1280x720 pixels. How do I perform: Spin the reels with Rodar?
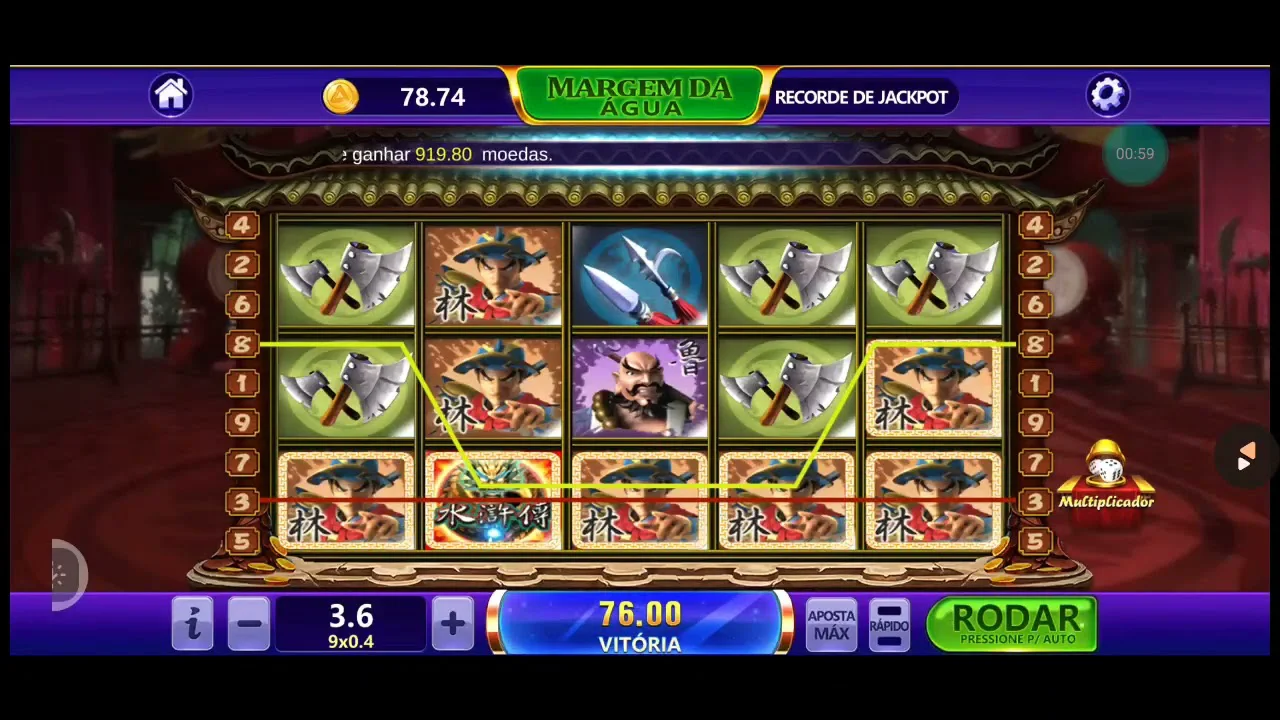tap(1012, 624)
